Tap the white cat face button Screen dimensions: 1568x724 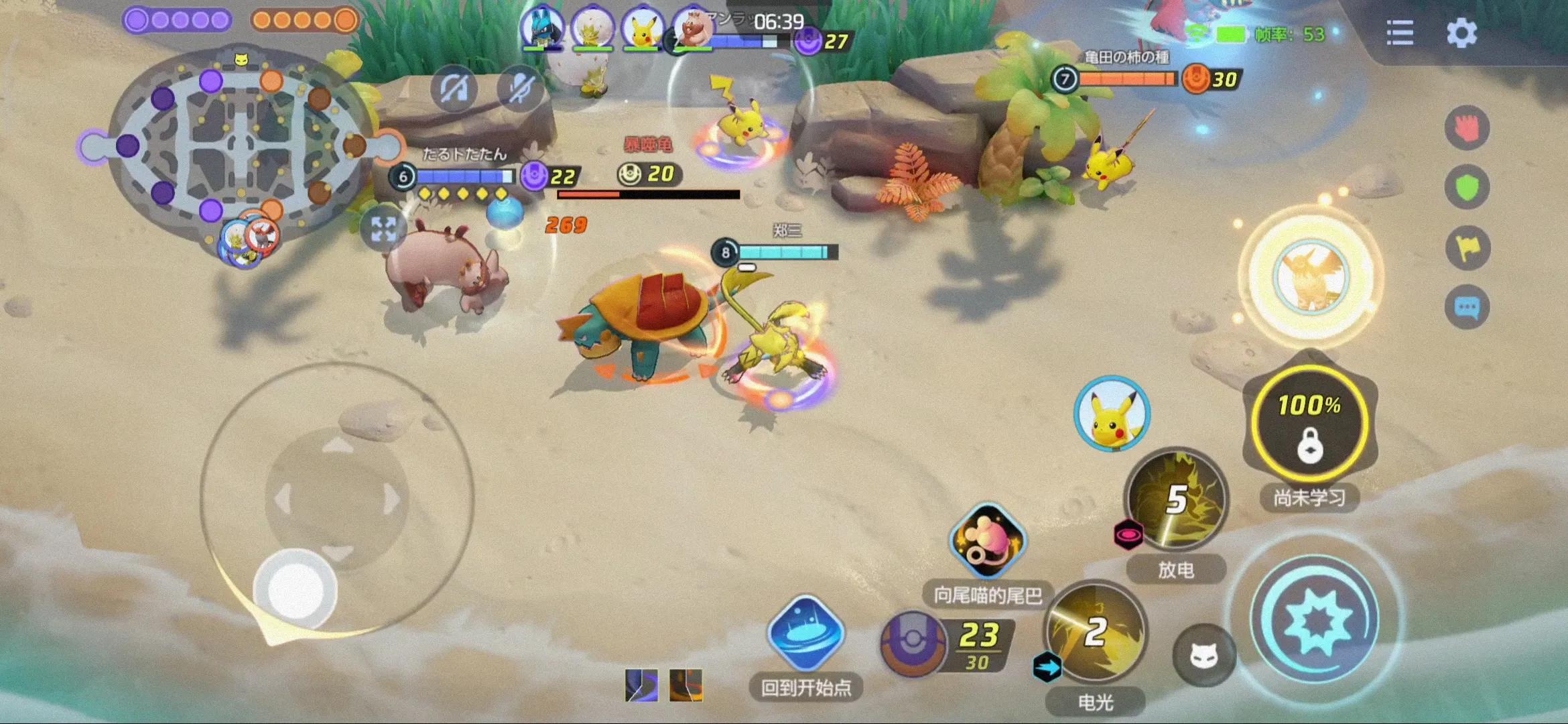point(1203,655)
